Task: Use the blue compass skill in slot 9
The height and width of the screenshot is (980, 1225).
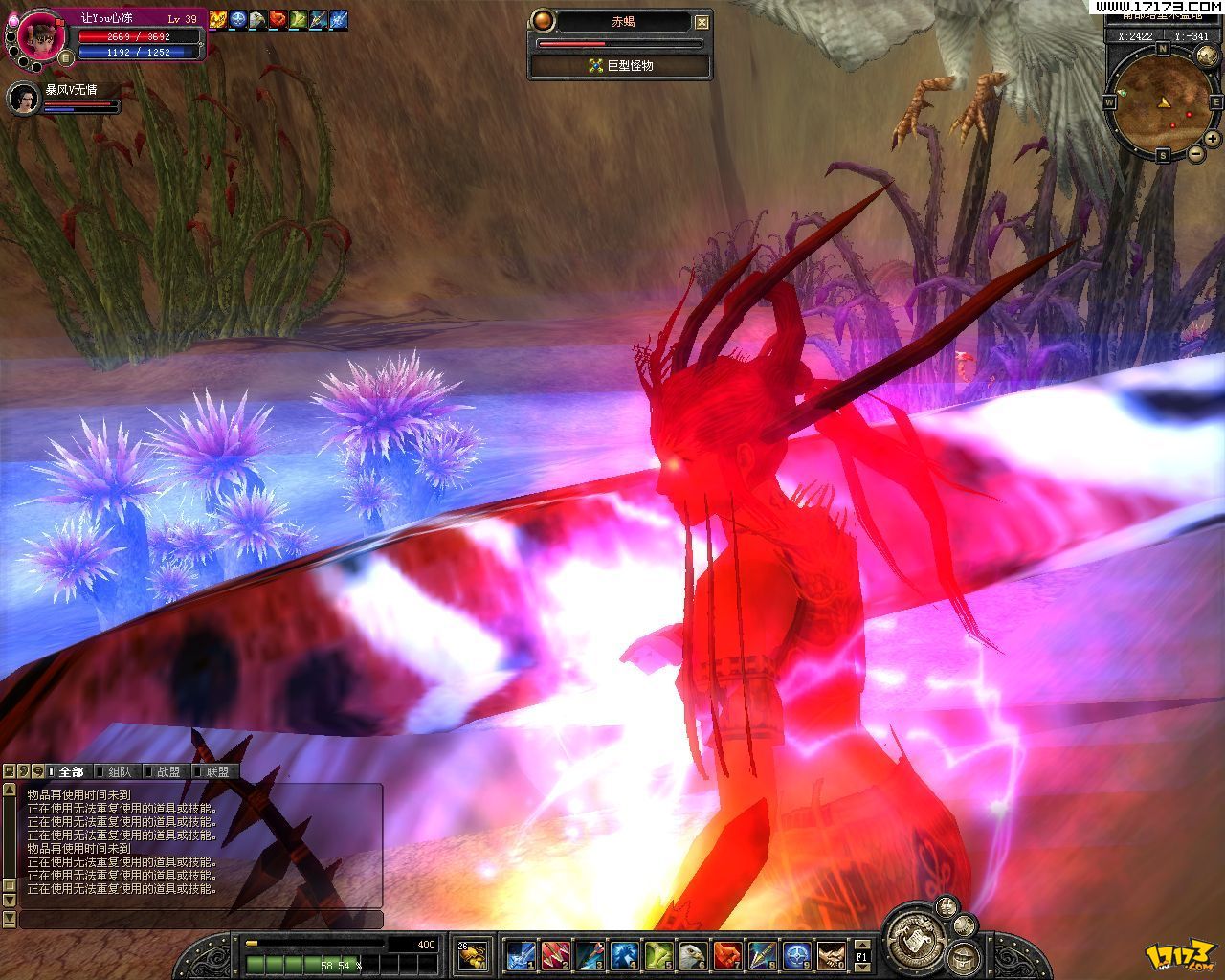Action: [796, 954]
